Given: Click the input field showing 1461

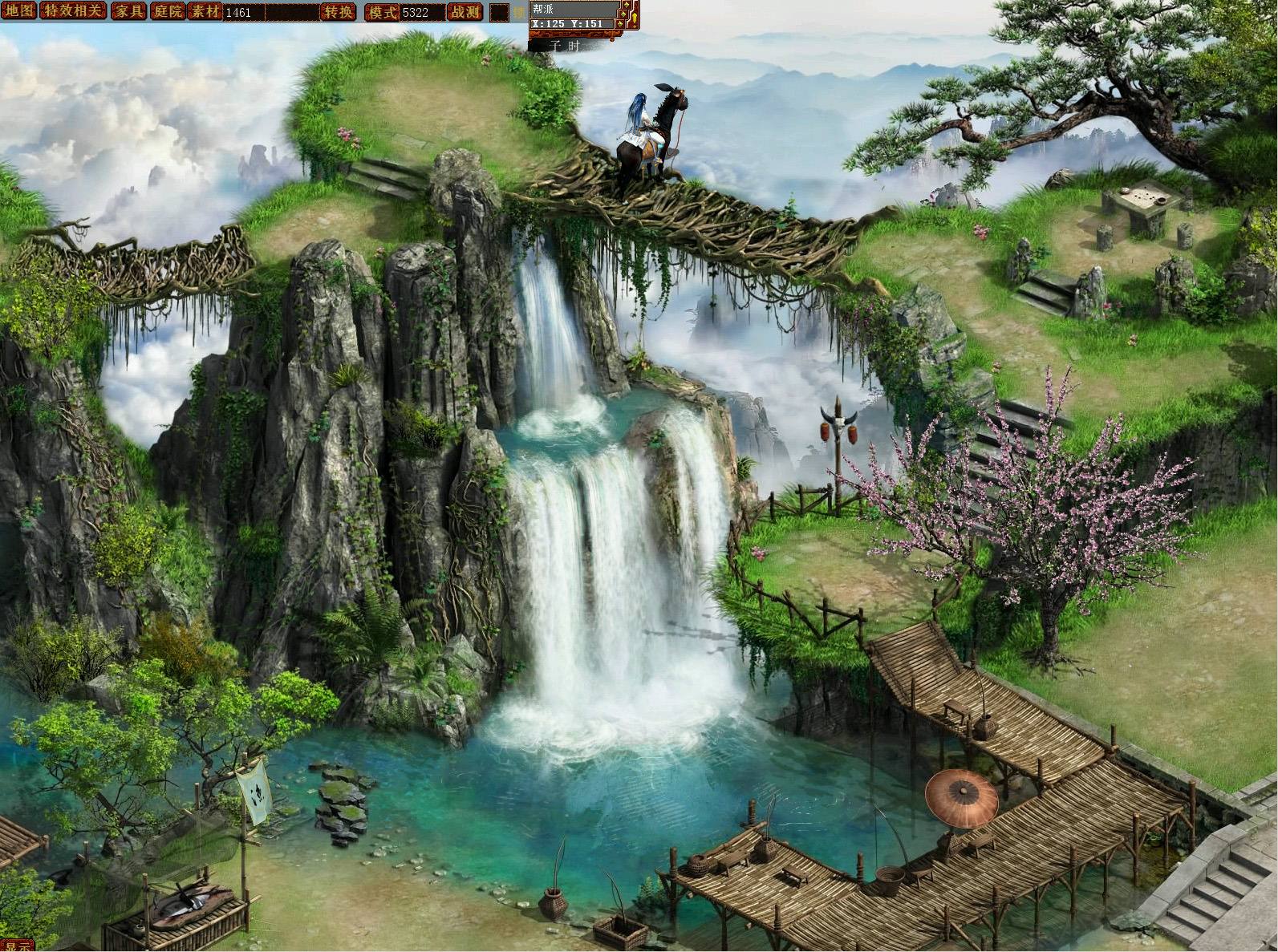Looking at the screenshot, I should [270, 12].
